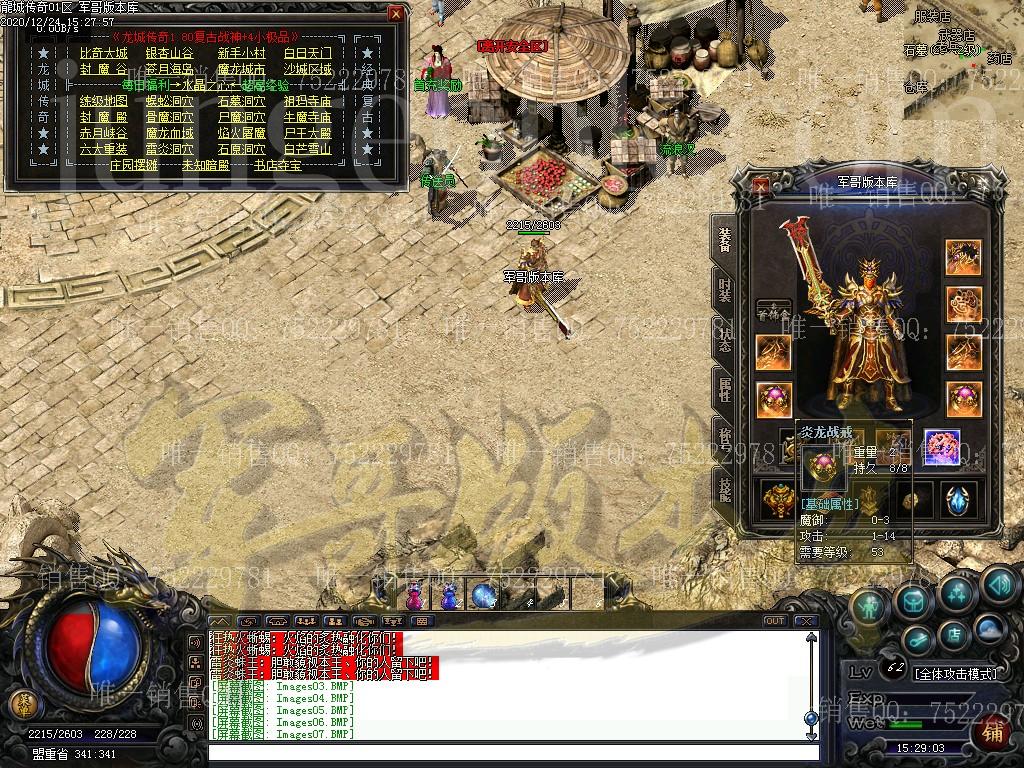Viewport: 1024px width, 768px height.
Task: Close the character equipment panel
Action: pyautogui.click(x=762, y=185)
